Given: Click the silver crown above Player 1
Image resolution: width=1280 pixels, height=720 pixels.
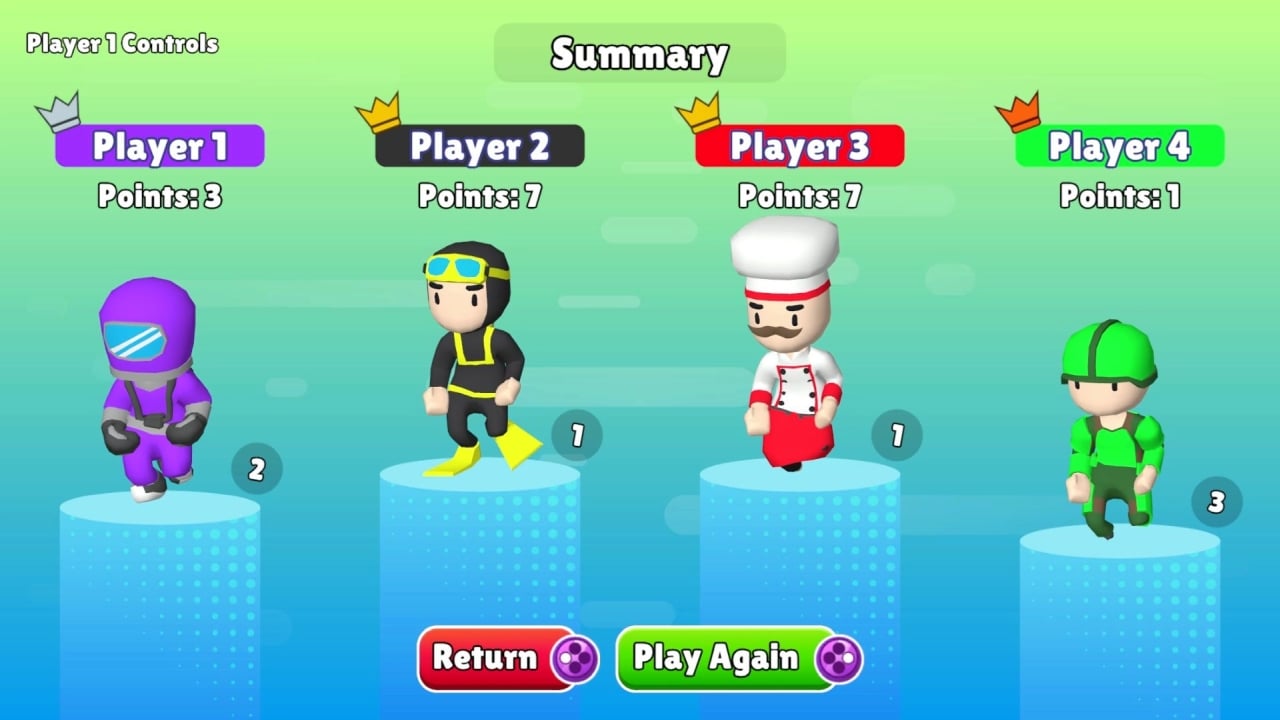Looking at the screenshot, I should click(x=55, y=110).
